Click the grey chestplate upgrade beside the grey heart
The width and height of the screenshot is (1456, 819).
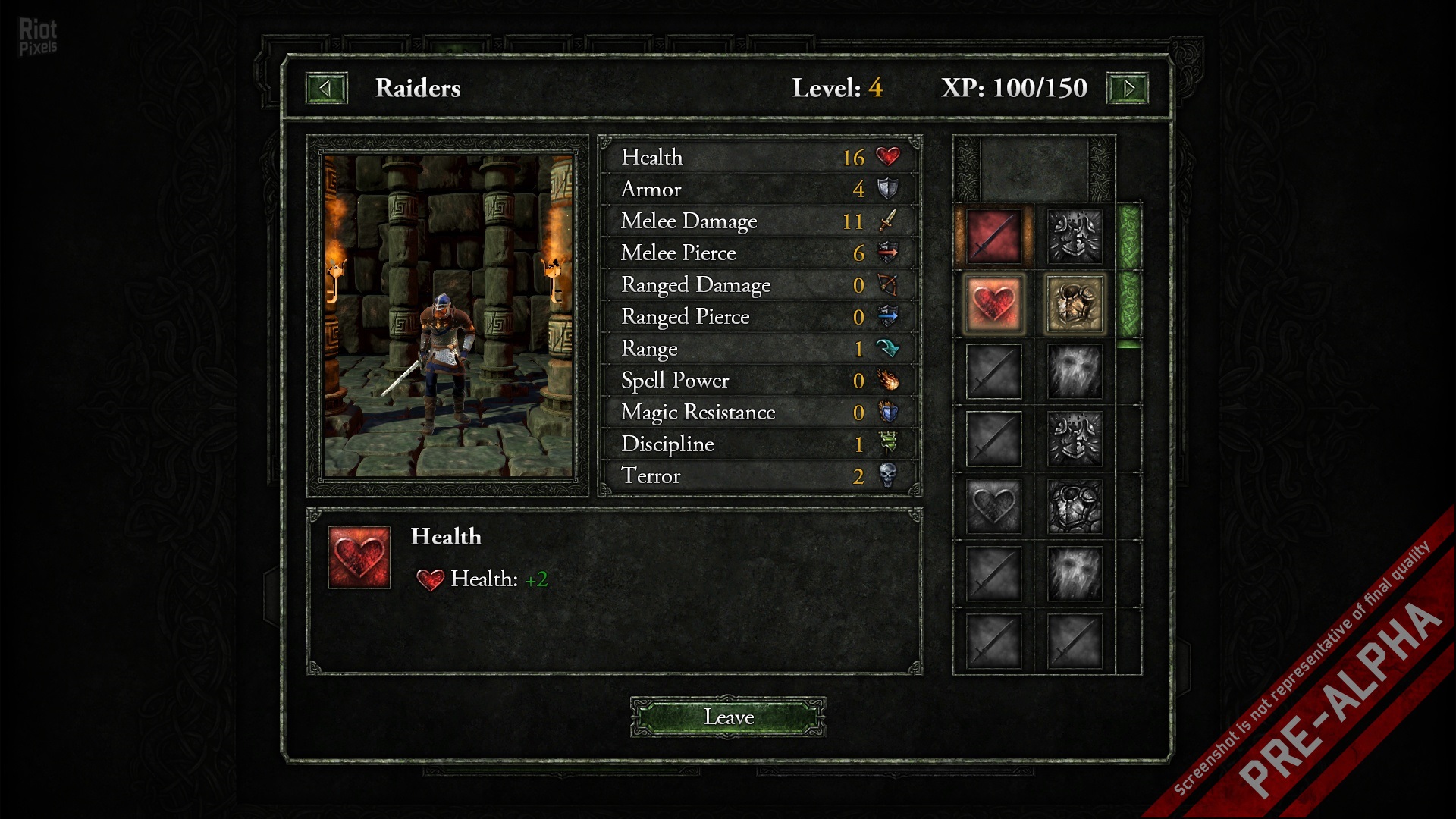[x=1075, y=506]
